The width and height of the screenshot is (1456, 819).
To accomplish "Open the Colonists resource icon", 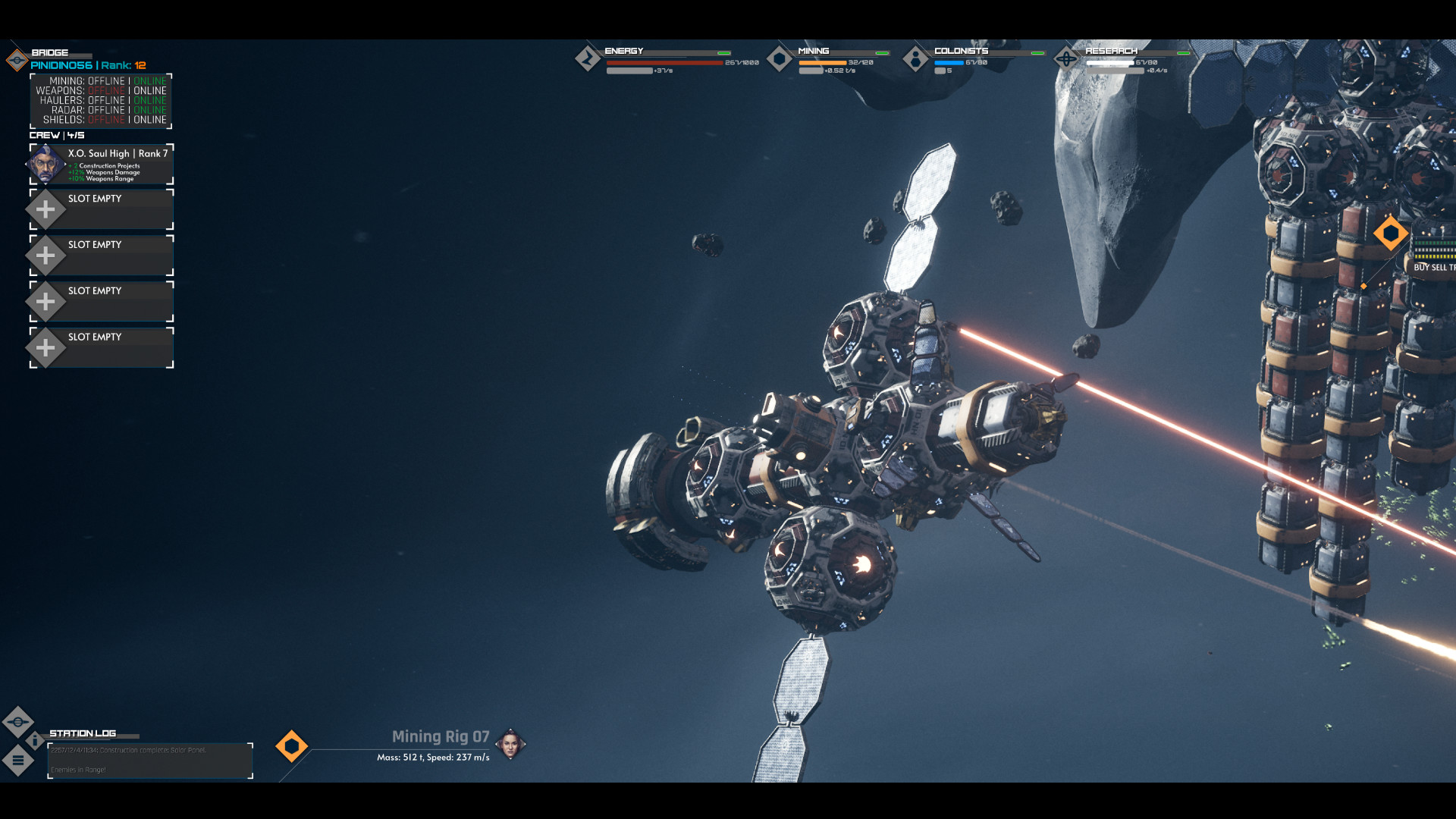I will 915,59.
